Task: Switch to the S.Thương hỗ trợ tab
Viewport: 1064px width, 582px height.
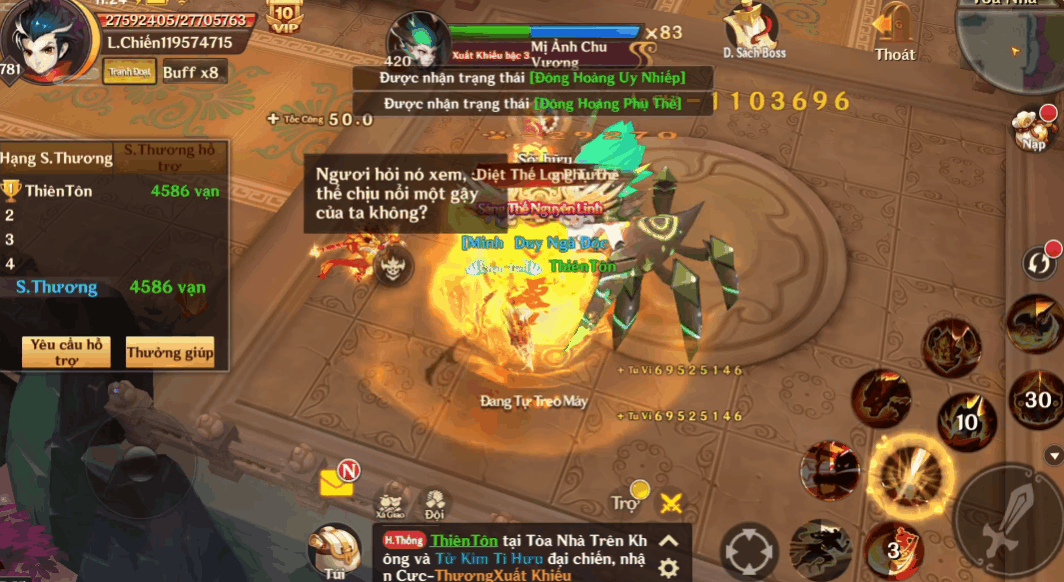Action: click(168, 158)
